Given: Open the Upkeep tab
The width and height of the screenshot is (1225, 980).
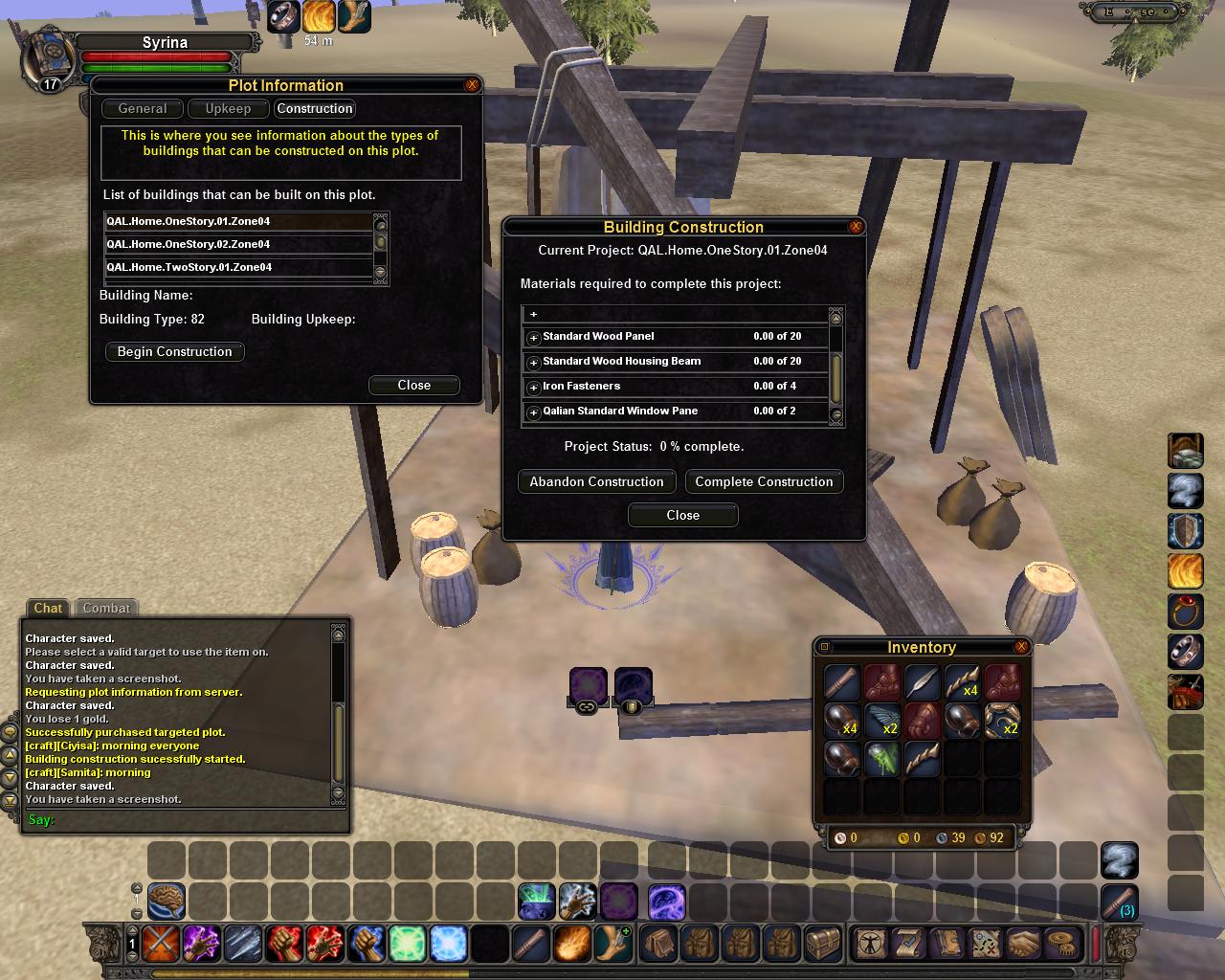Looking at the screenshot, I should [x=228, y=109].
